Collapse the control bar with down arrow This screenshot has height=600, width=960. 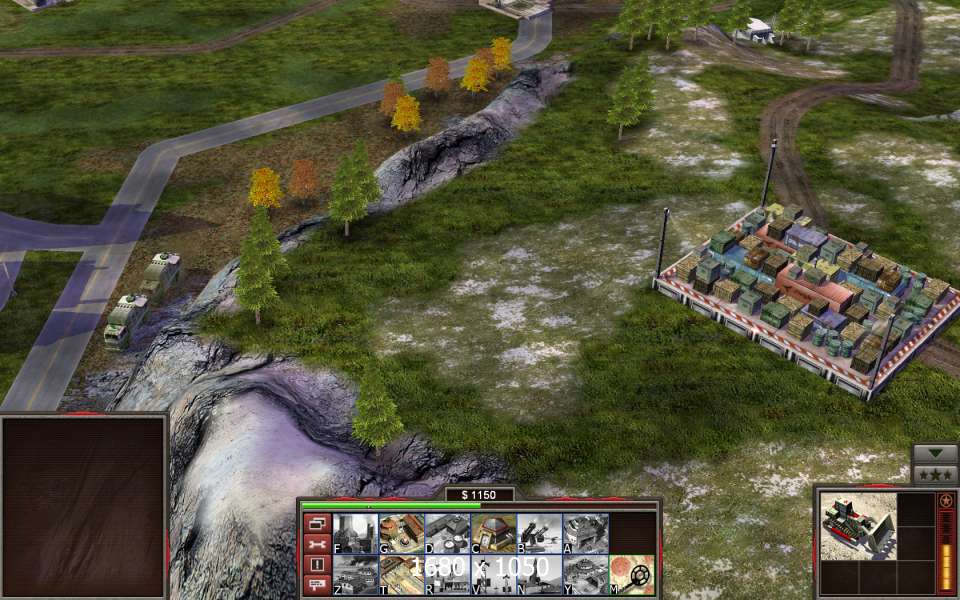(x=935, y=453)
